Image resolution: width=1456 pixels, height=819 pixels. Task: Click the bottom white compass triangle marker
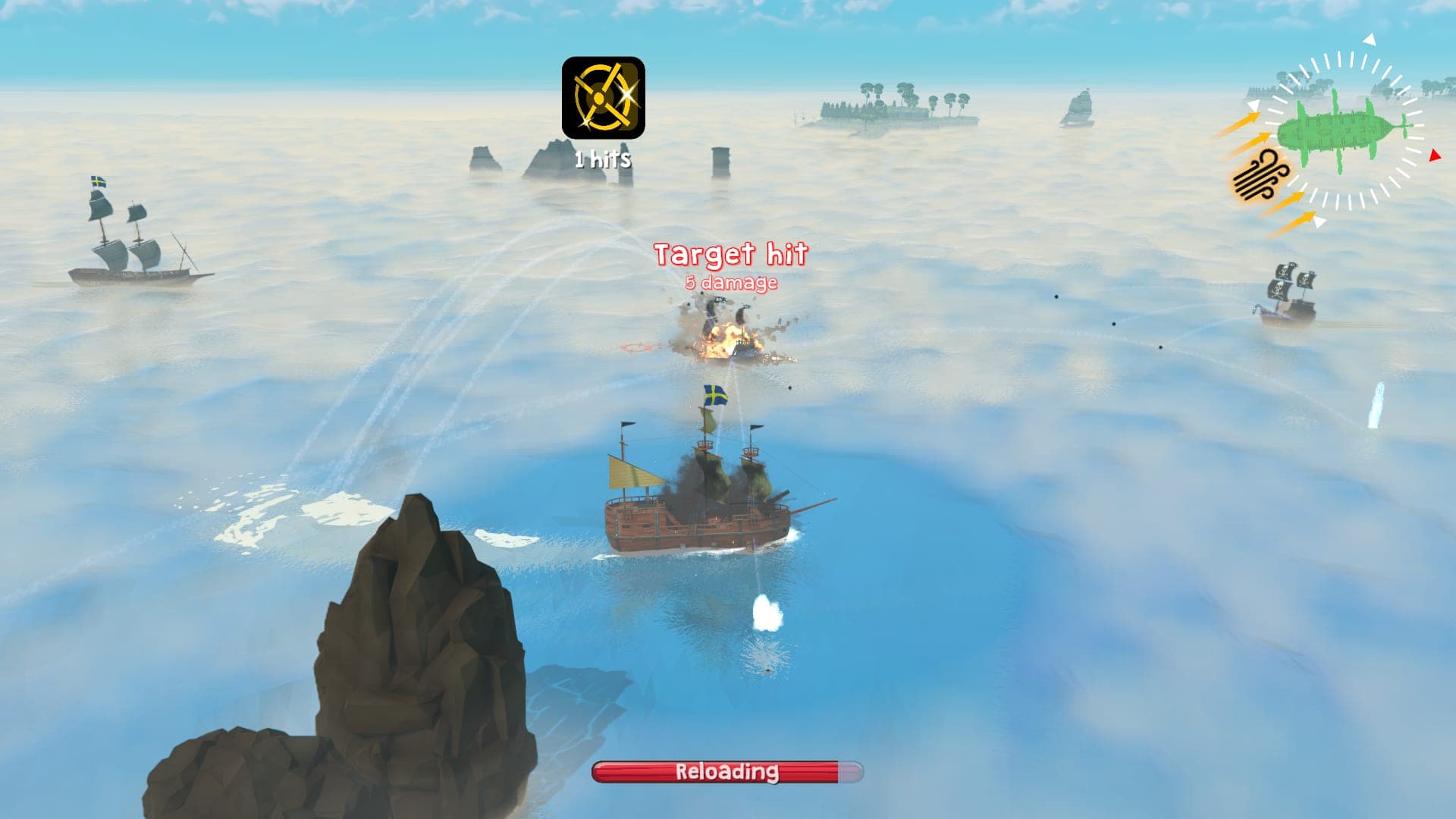pos(1319,222)
